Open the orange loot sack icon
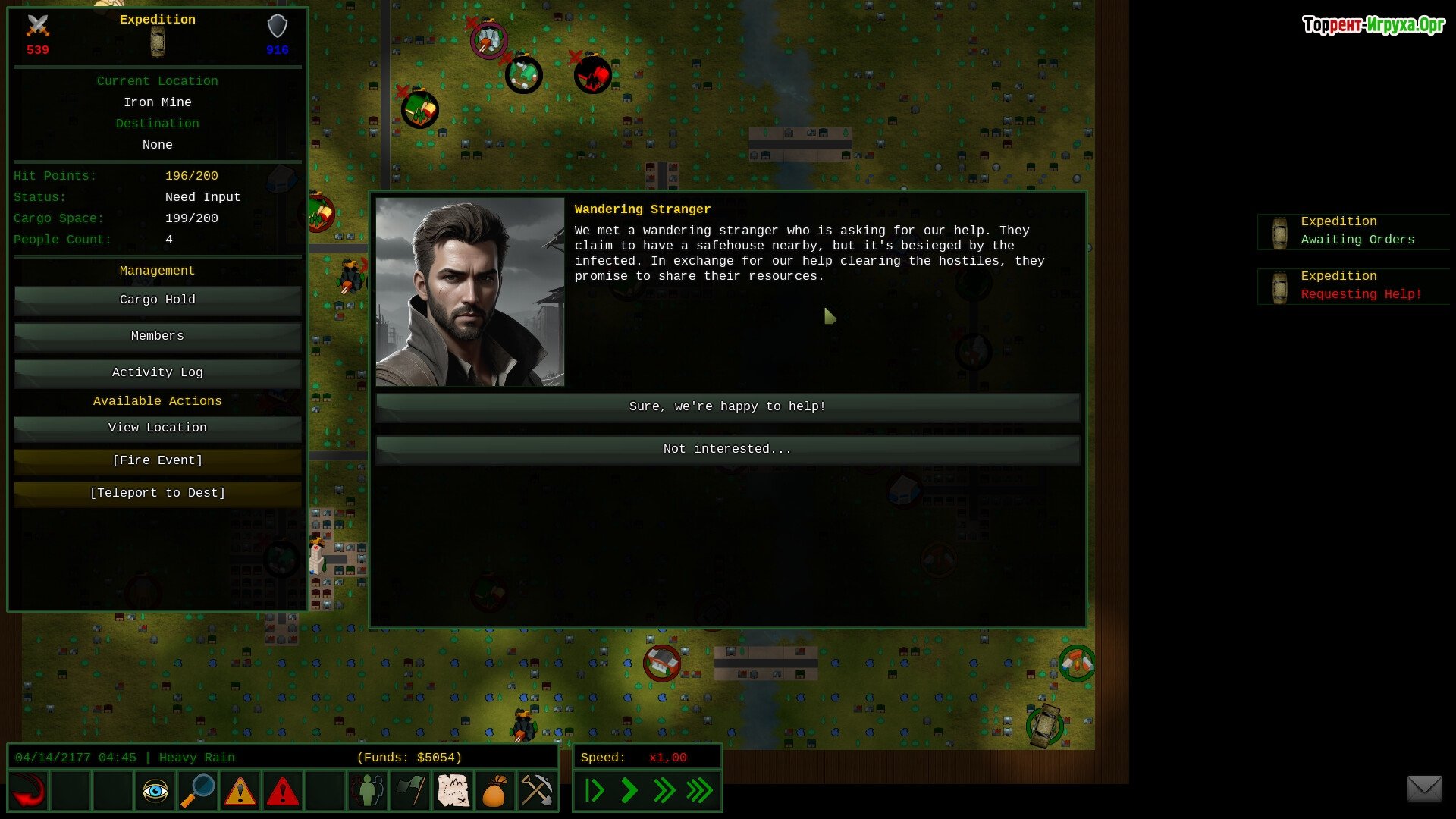Image resolution: width=1456 pixels, height=819 pixels. click(x=494, y=792)
